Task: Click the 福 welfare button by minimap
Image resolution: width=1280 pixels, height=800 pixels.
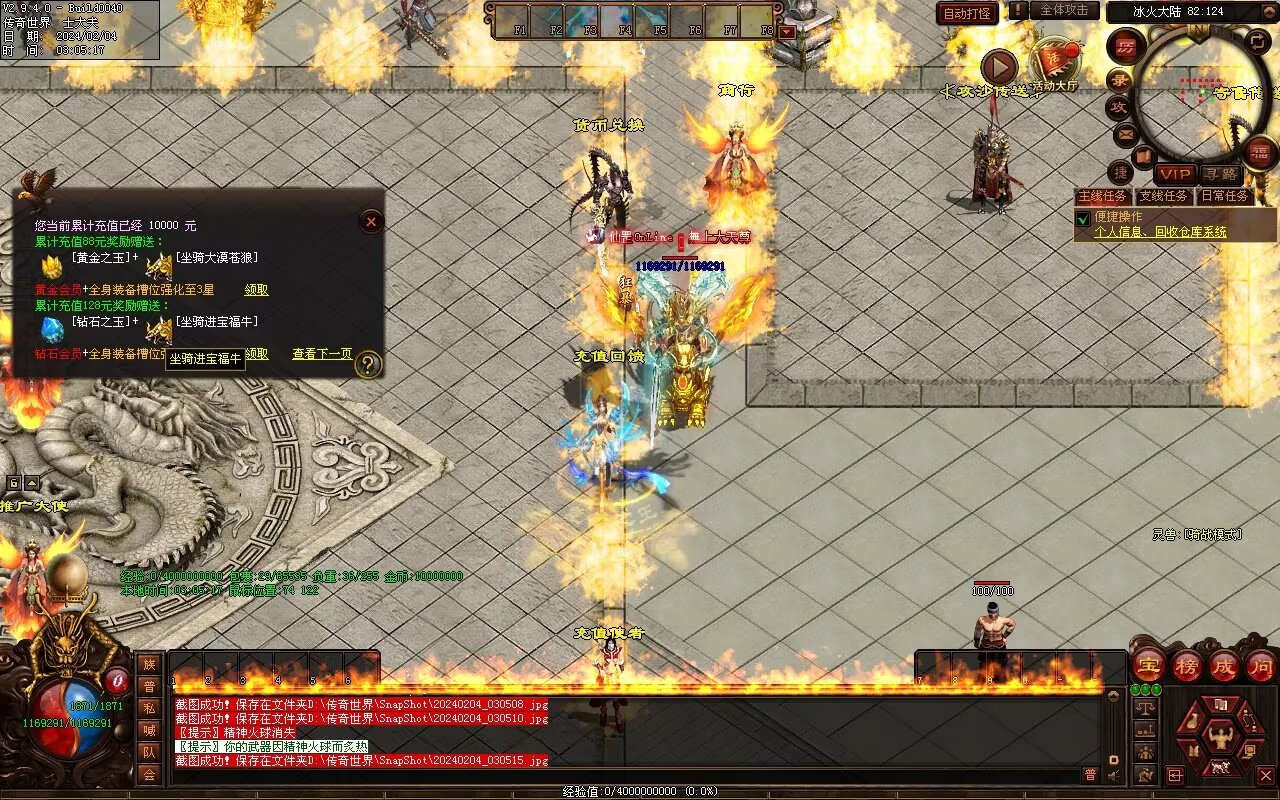Action: click(x=1260, y=152)
